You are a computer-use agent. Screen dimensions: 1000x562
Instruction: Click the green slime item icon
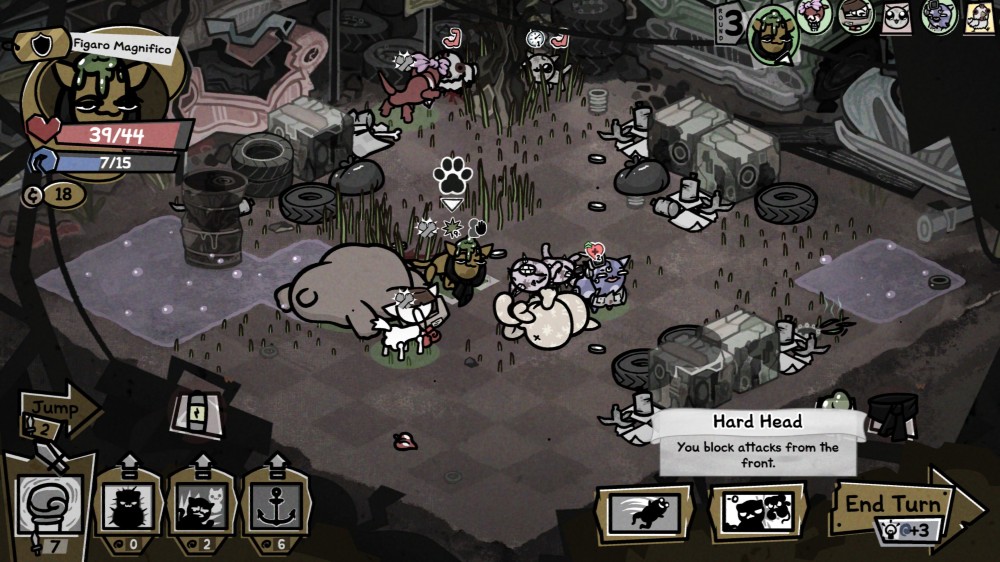click(841, 402)
